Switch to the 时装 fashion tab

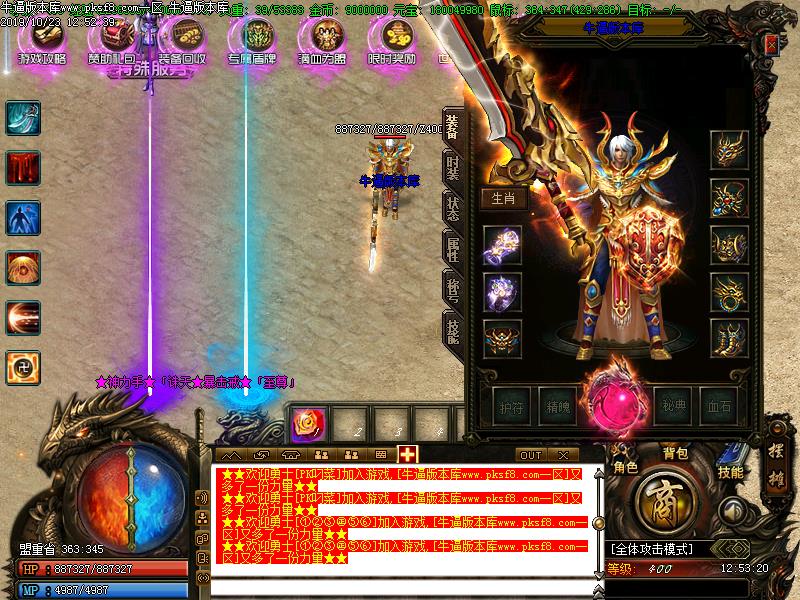click(x=453, y=168)
